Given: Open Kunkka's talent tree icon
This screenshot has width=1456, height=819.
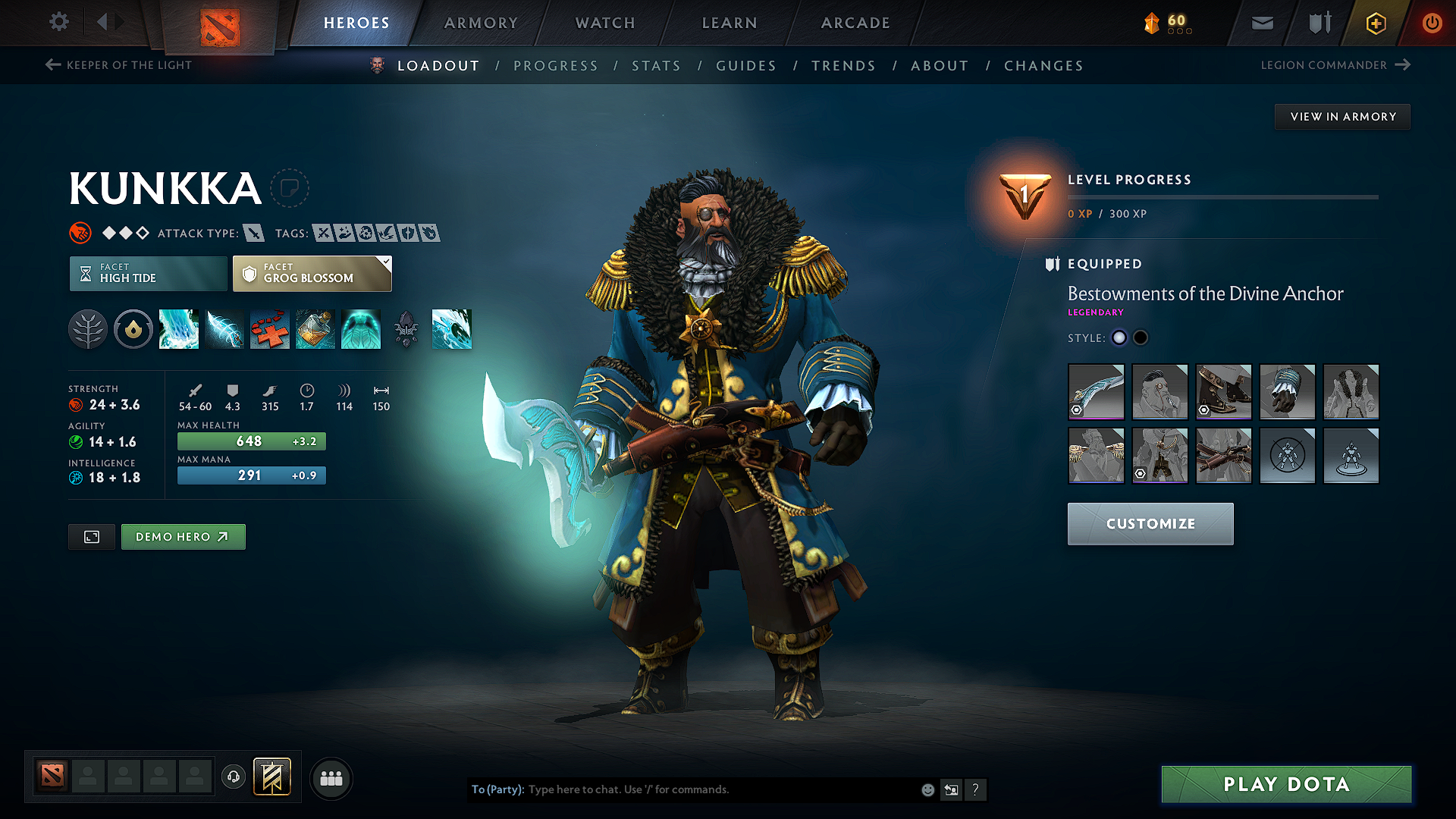Looking at the screenshot, I should tap(87, 329).
